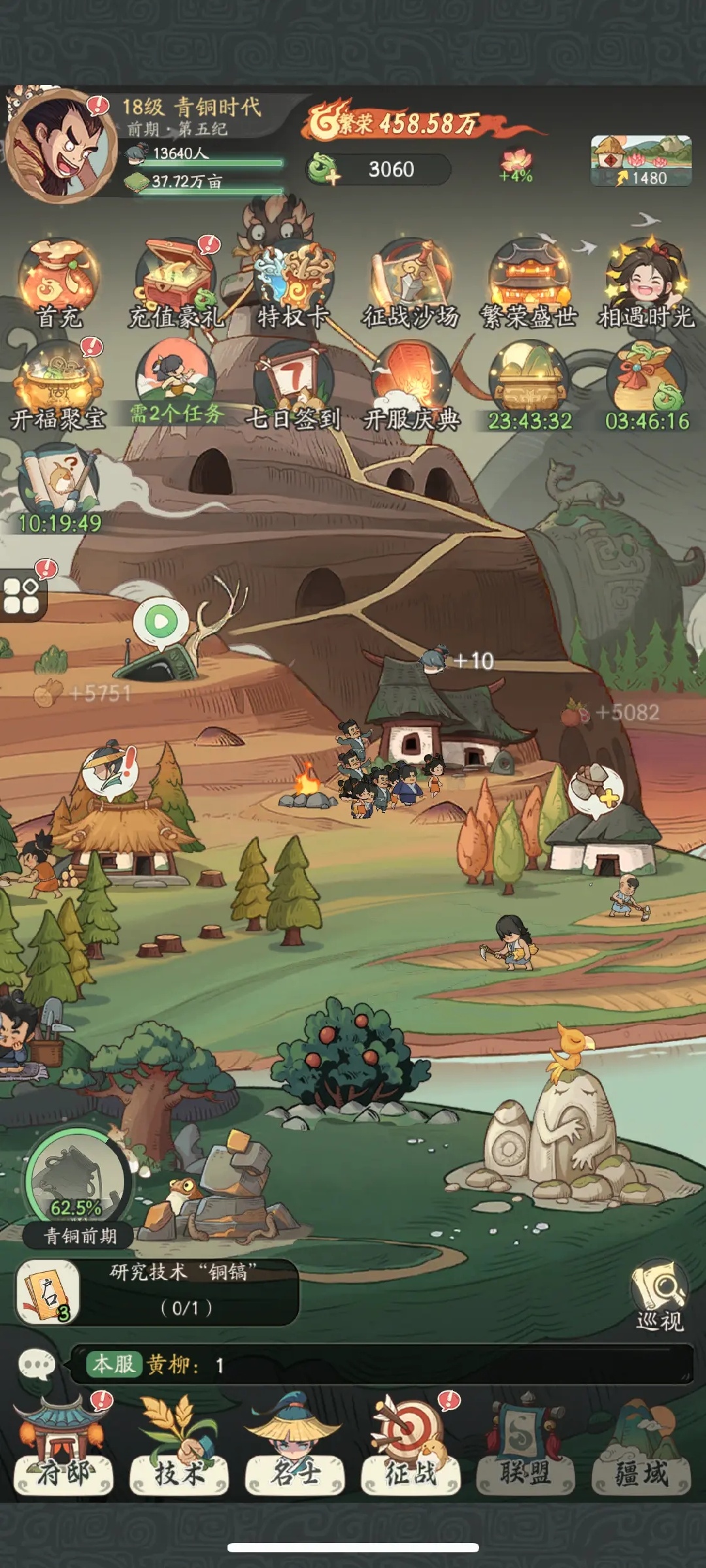Tap the 巡视 patrol button
This screenshot has width=706, height=1568.
pos(659,1295)
